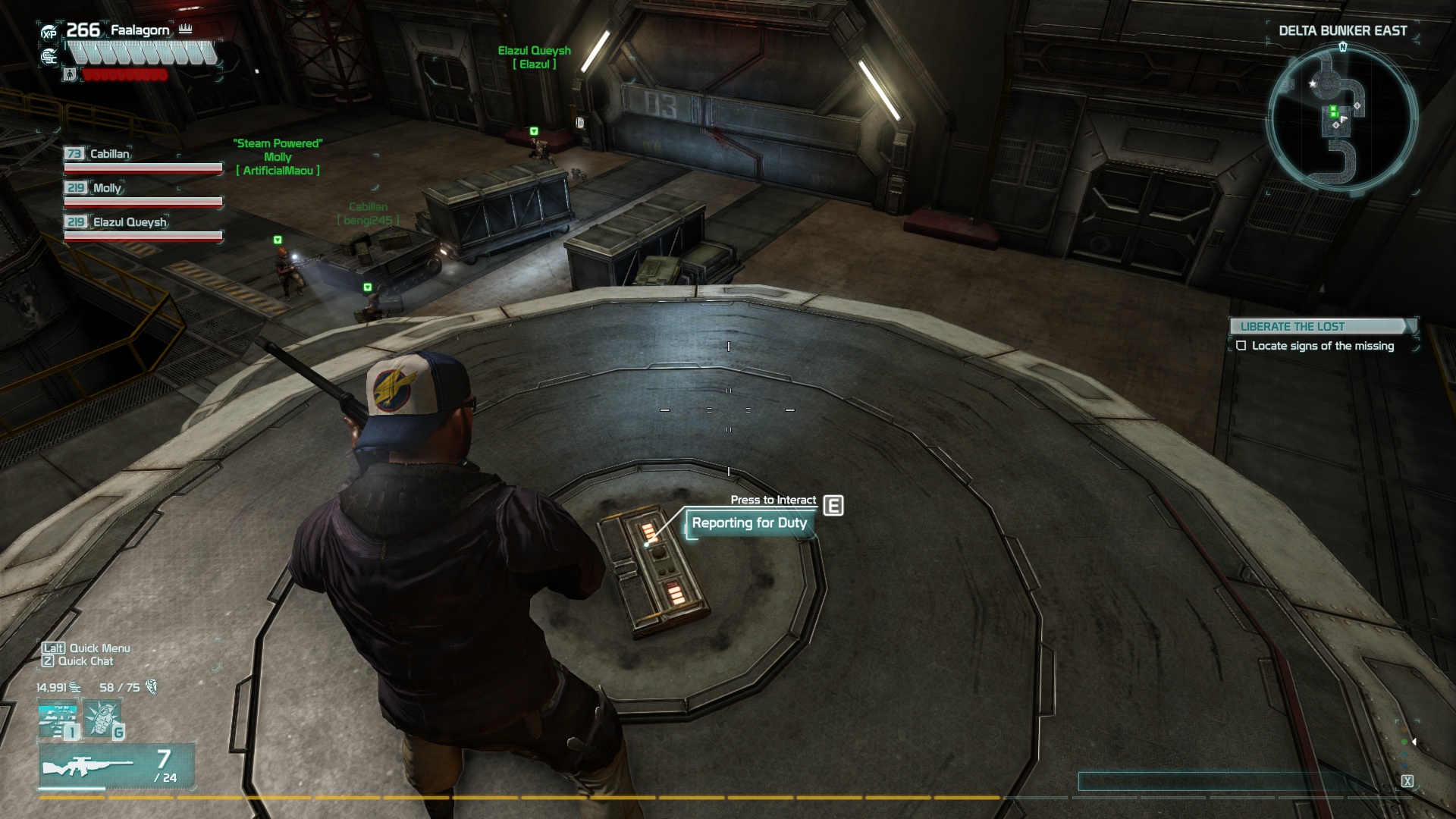Open the circular minimap
The width and height of the screenshot is (1456, 819).
point(1341,118)
